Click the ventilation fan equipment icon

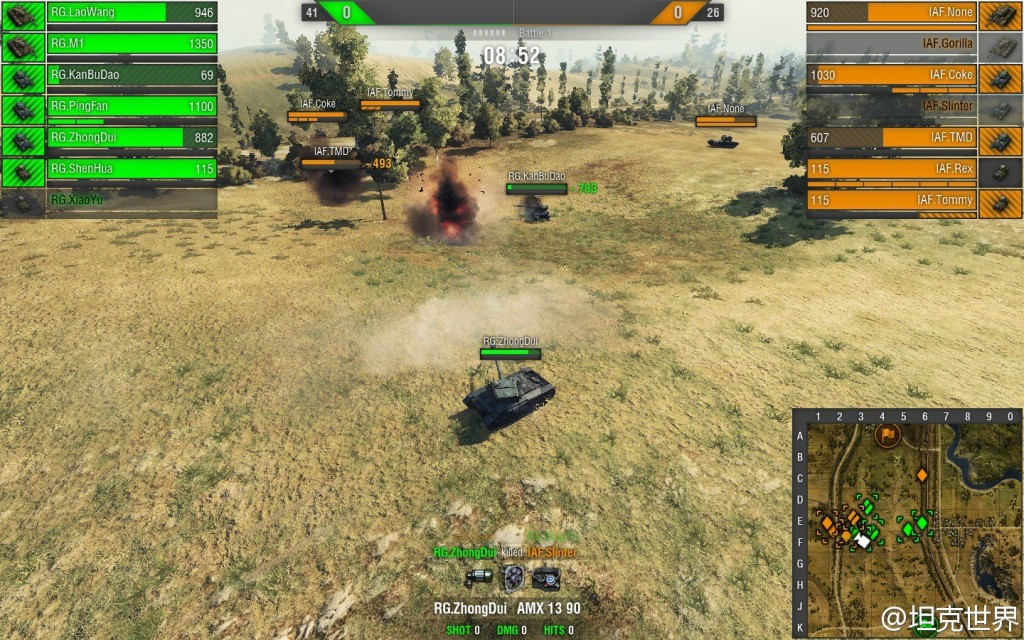513,577
